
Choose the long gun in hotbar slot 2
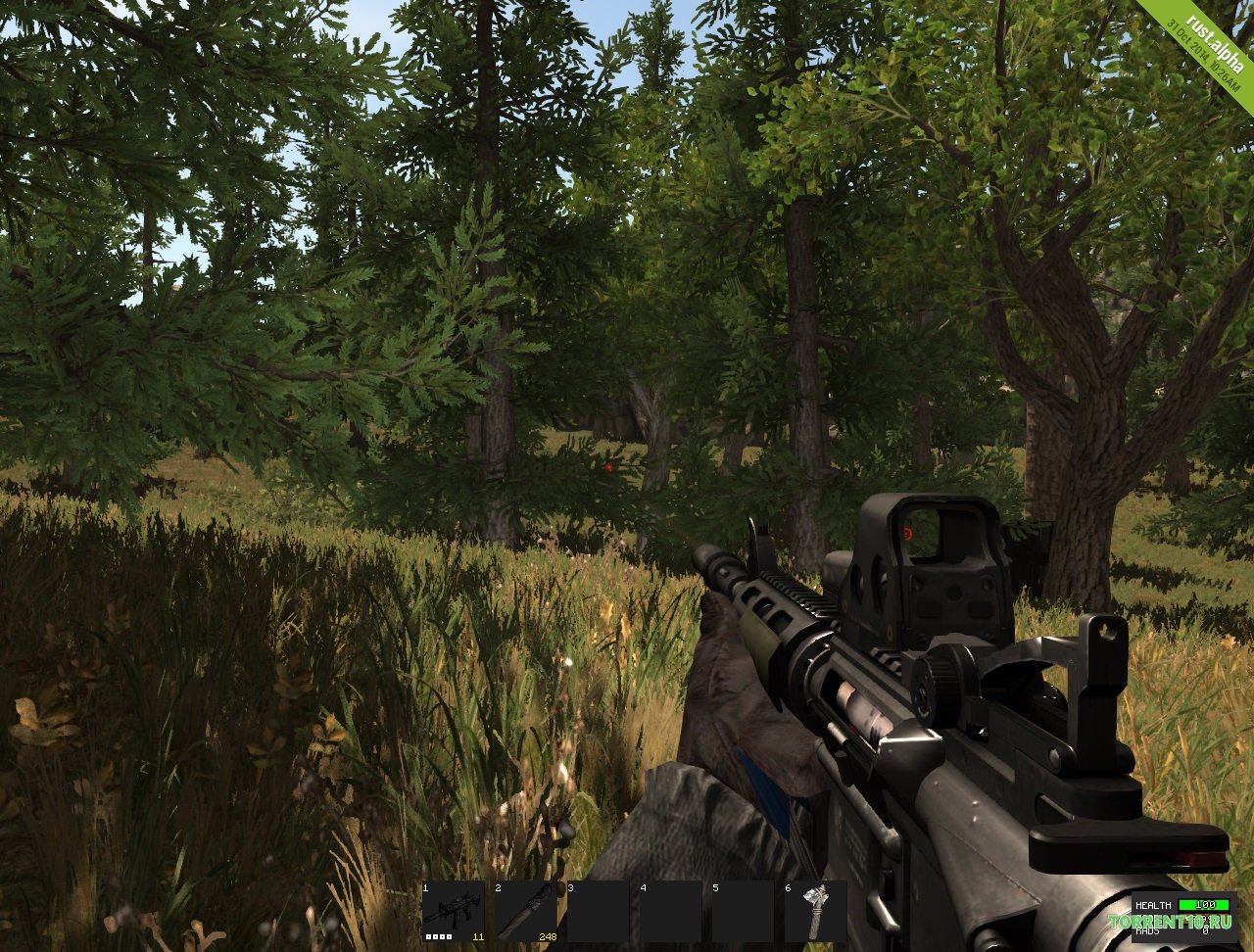click(526, 912)
